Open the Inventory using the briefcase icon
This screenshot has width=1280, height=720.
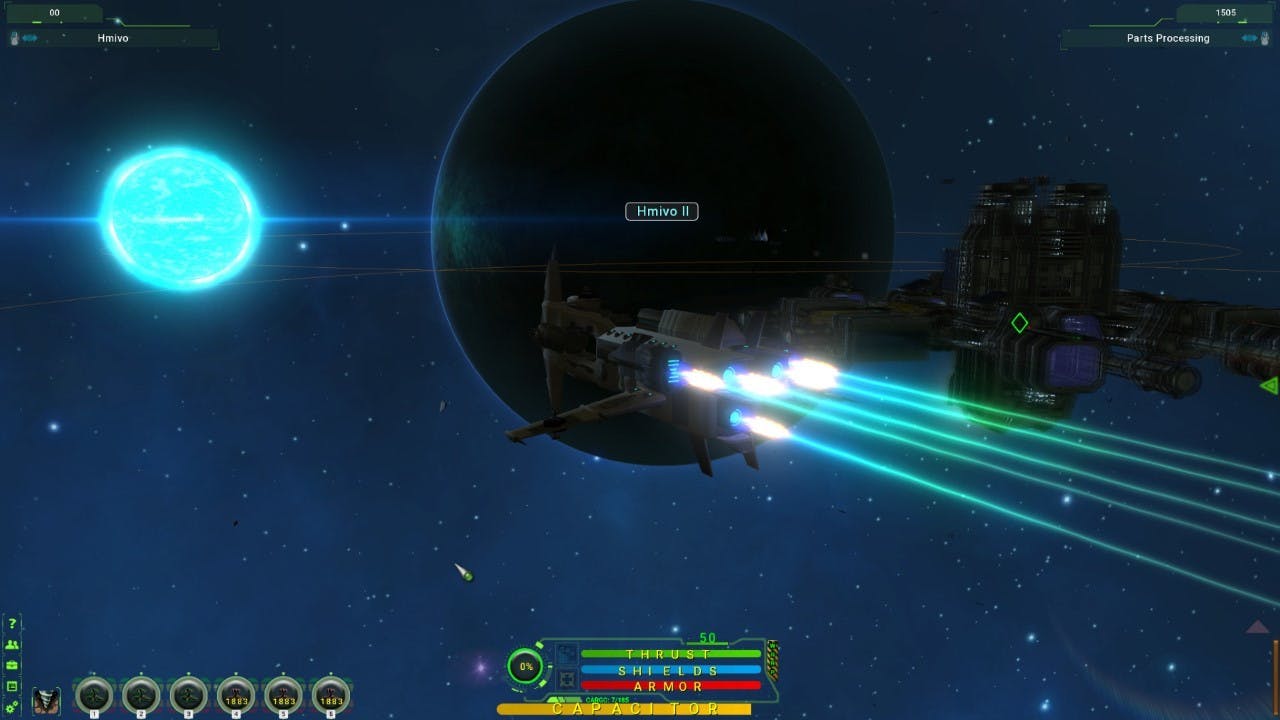[12, 665]
